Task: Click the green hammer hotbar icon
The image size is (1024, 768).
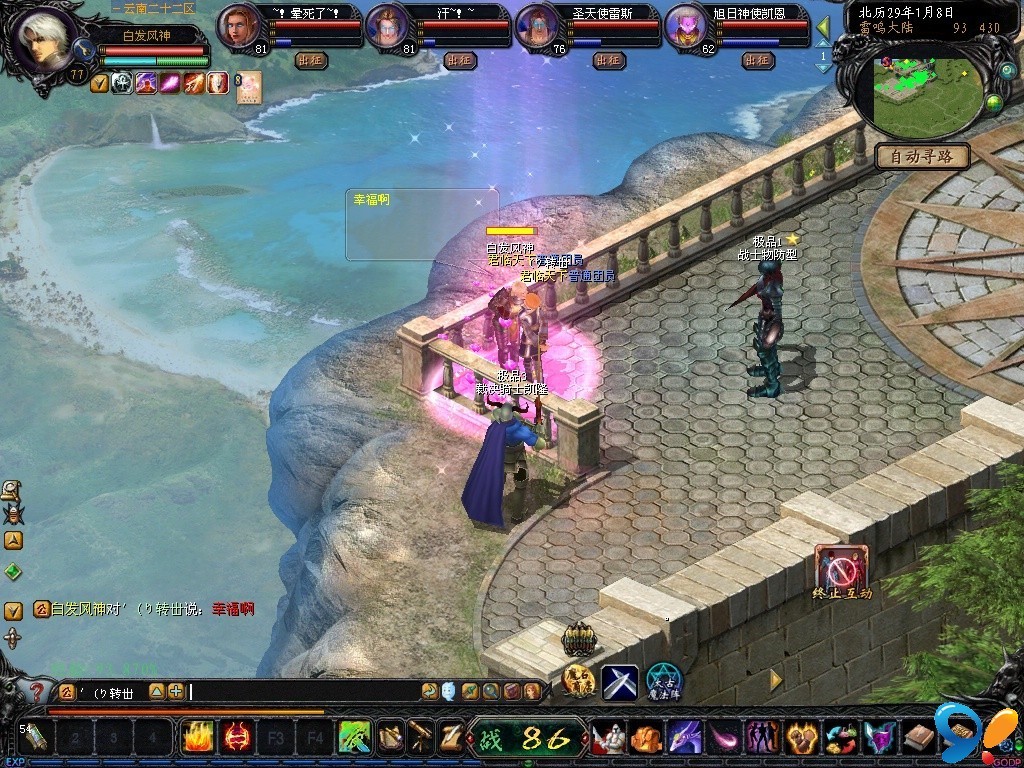Action: point(354,738)
